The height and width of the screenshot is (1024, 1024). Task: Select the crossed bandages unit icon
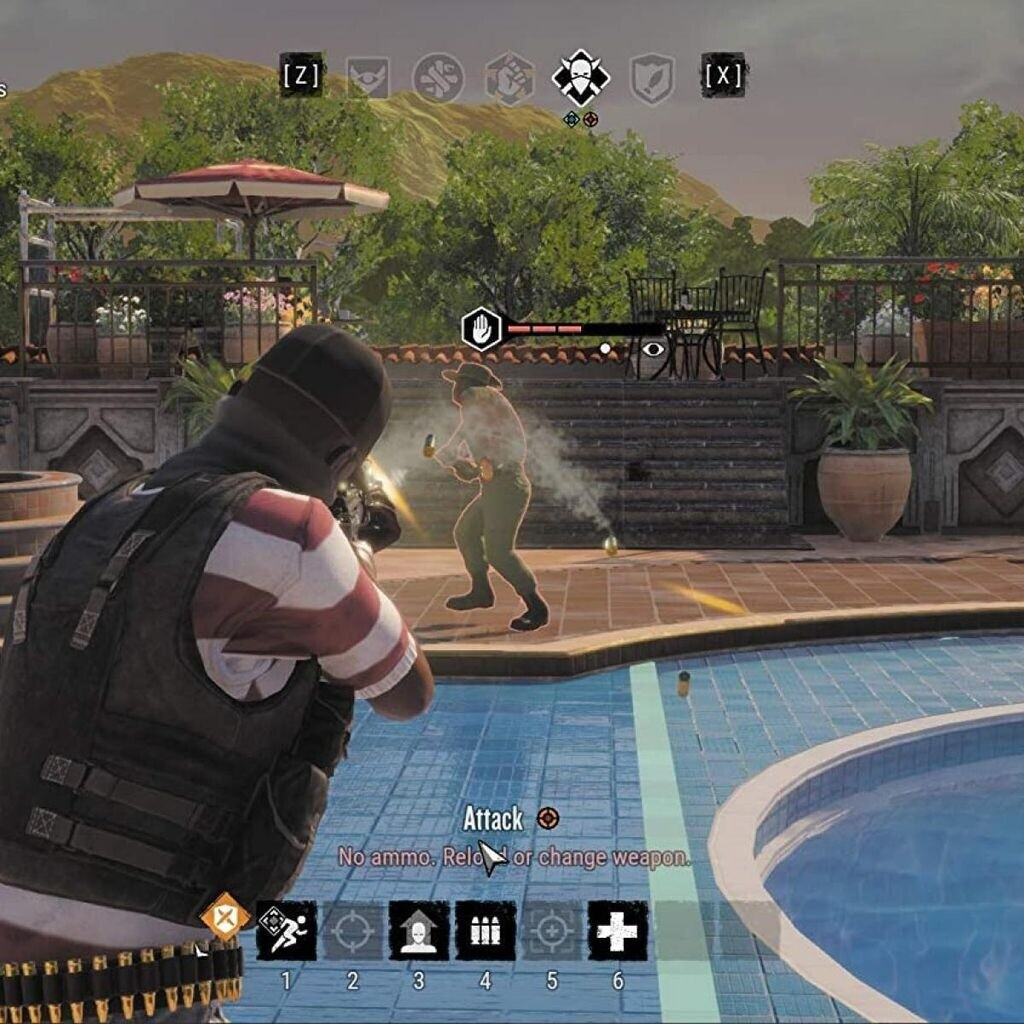pos(438,78)
